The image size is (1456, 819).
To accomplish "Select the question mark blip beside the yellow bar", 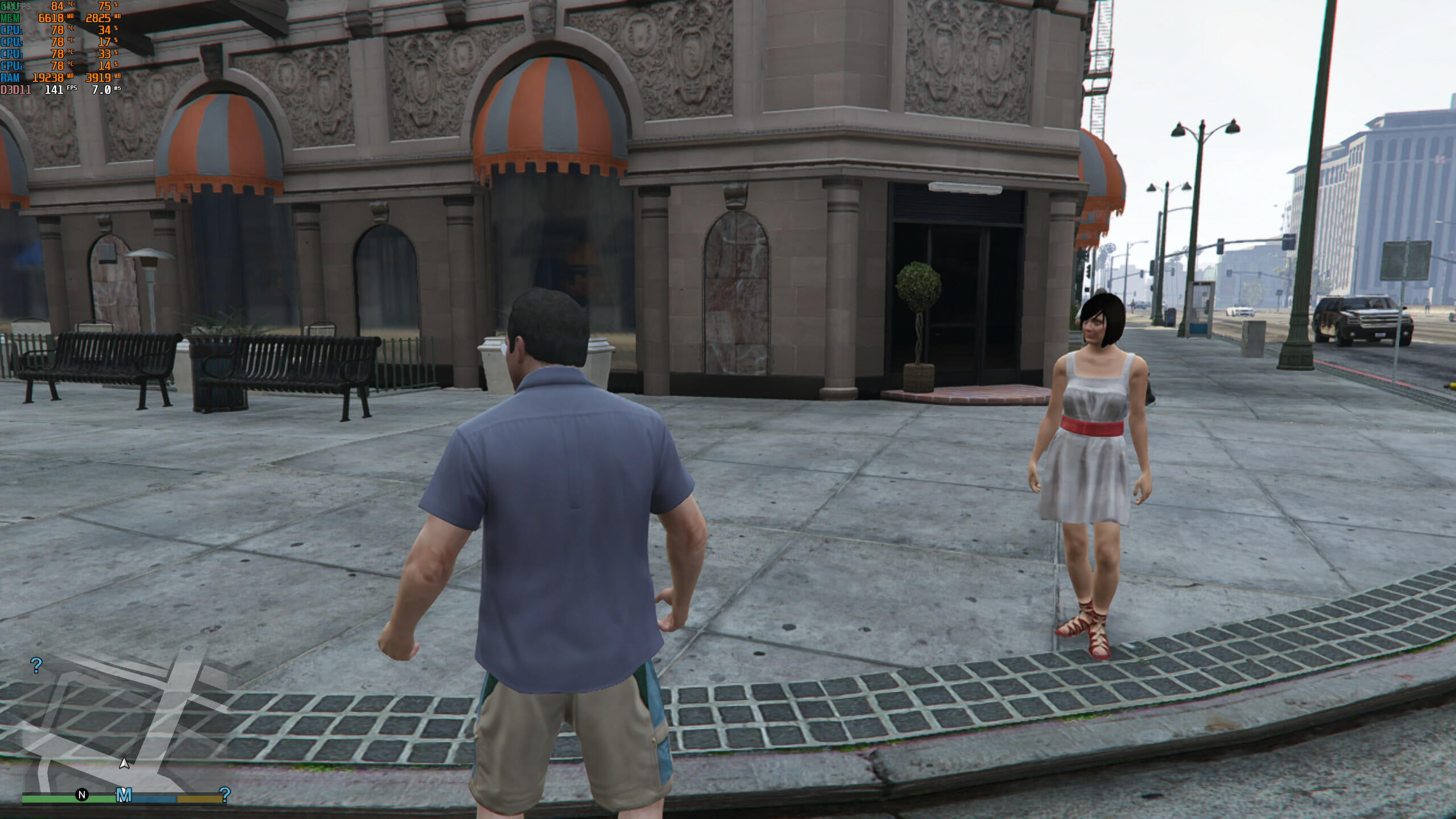I will click(x=225, y=794).
